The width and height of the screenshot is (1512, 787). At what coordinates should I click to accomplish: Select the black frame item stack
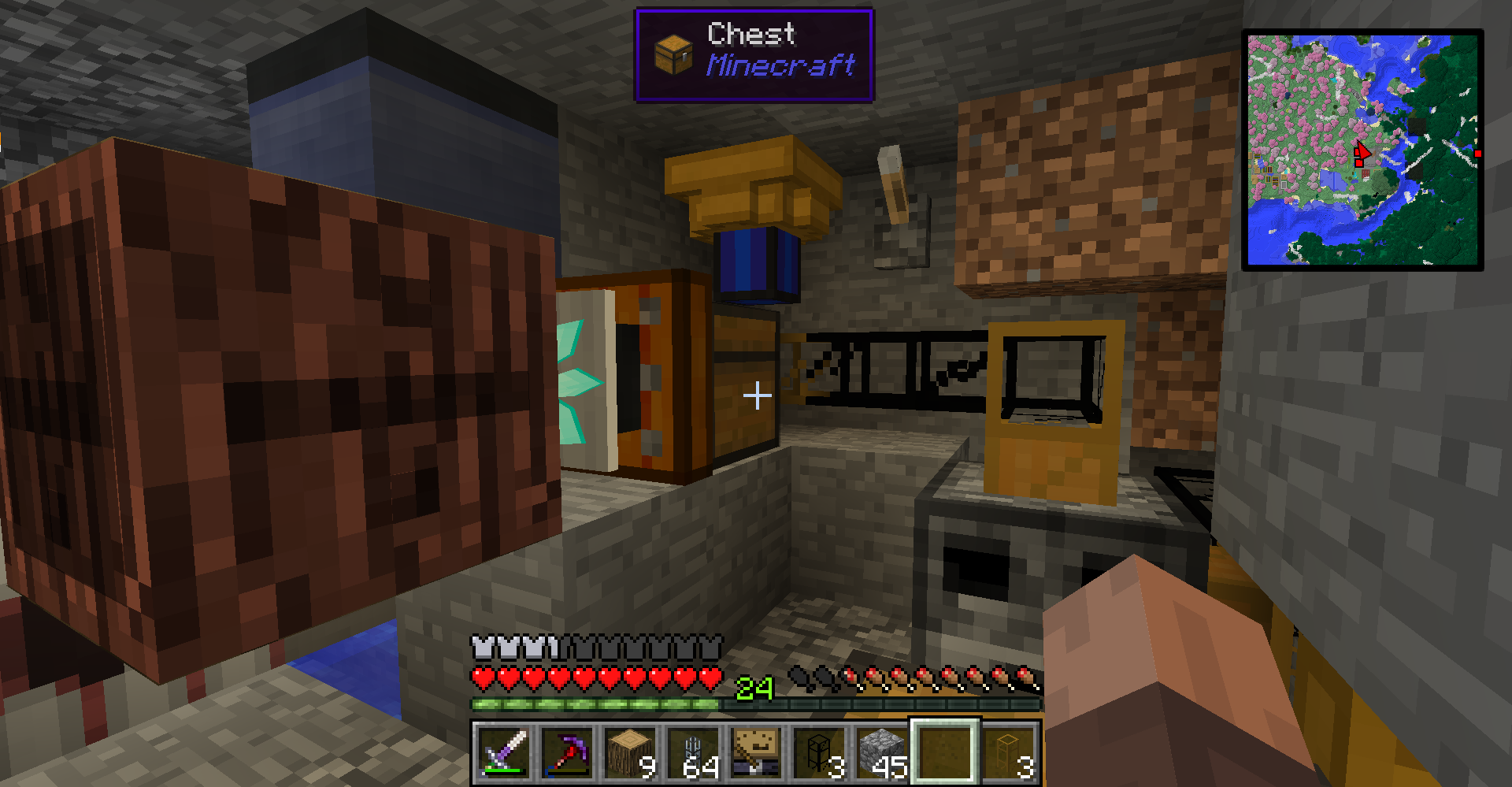click(x=819, y=752)
